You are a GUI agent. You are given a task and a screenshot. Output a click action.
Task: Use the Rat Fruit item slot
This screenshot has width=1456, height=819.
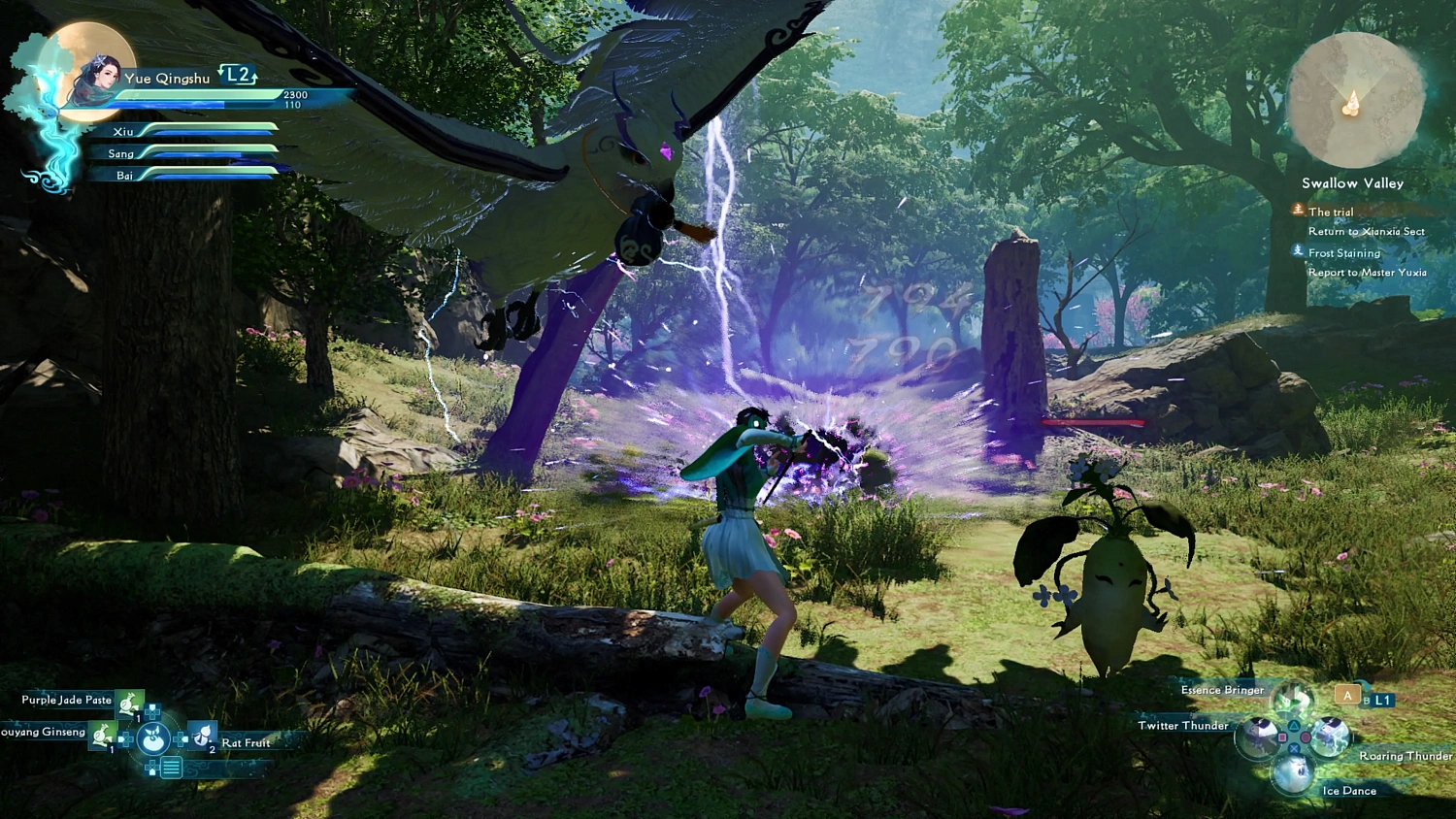pyautogui.click(x=203, y=737)
